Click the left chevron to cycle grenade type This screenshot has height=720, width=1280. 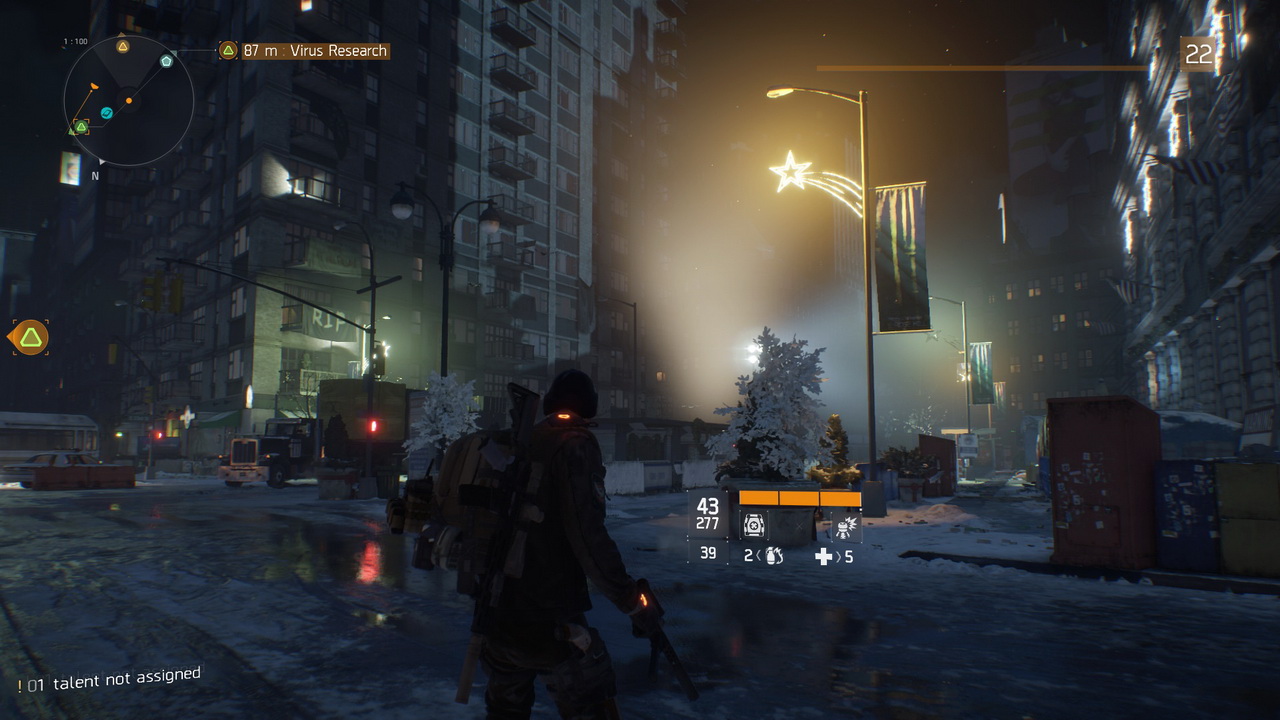coord(760,554)
